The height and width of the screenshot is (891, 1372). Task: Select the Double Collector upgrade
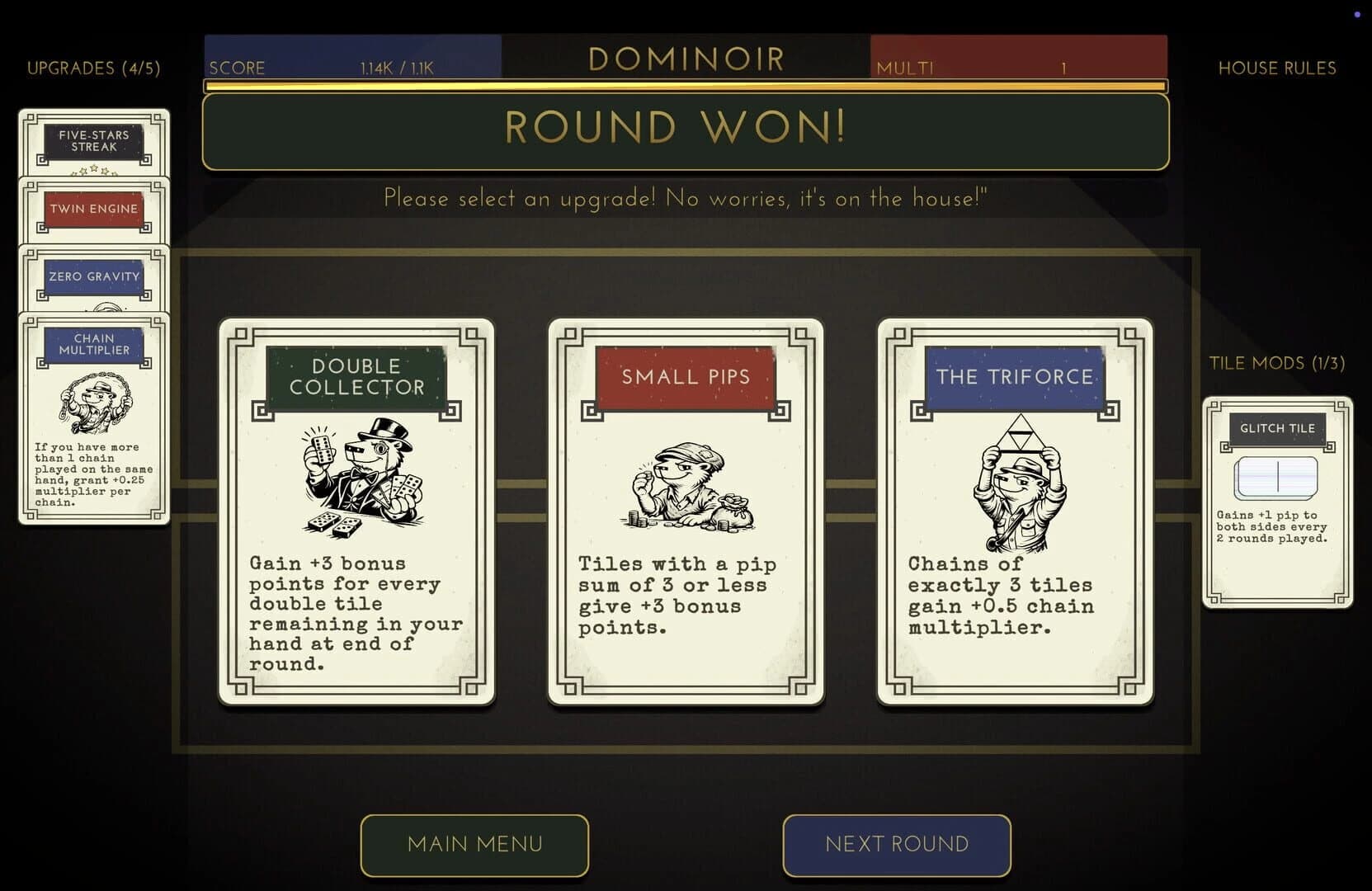[x=355, y=511]
